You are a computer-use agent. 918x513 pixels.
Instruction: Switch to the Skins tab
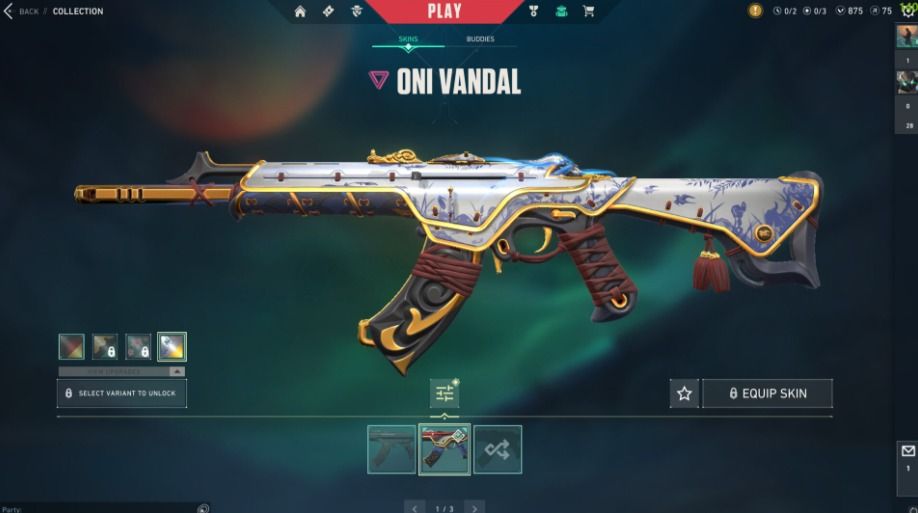coord(408,40)
